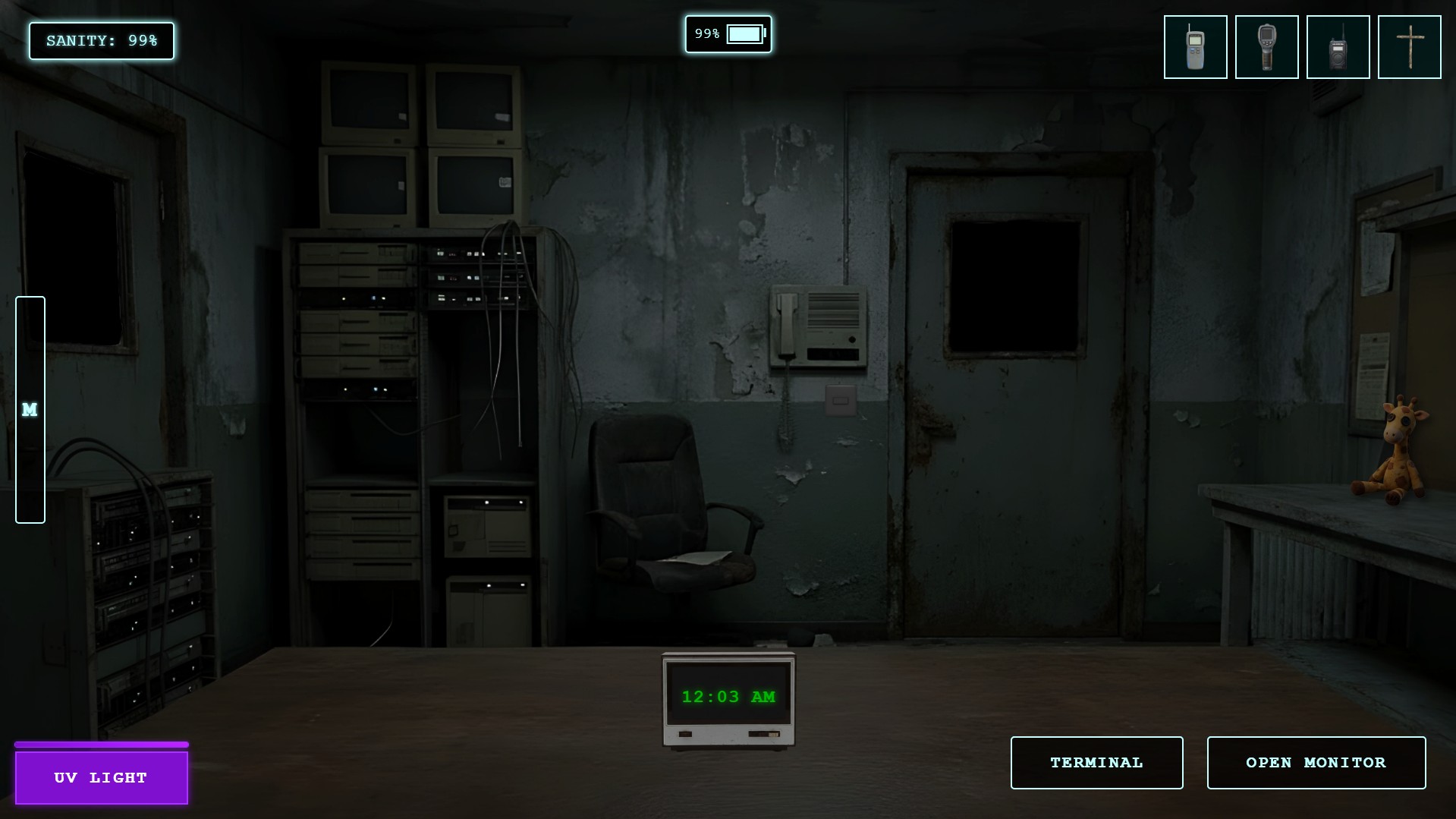The width and height of the screenshot is (1456, 819).
Task: Activate the UV Light button
Action: pyautogui.click(x=102, y=777)
